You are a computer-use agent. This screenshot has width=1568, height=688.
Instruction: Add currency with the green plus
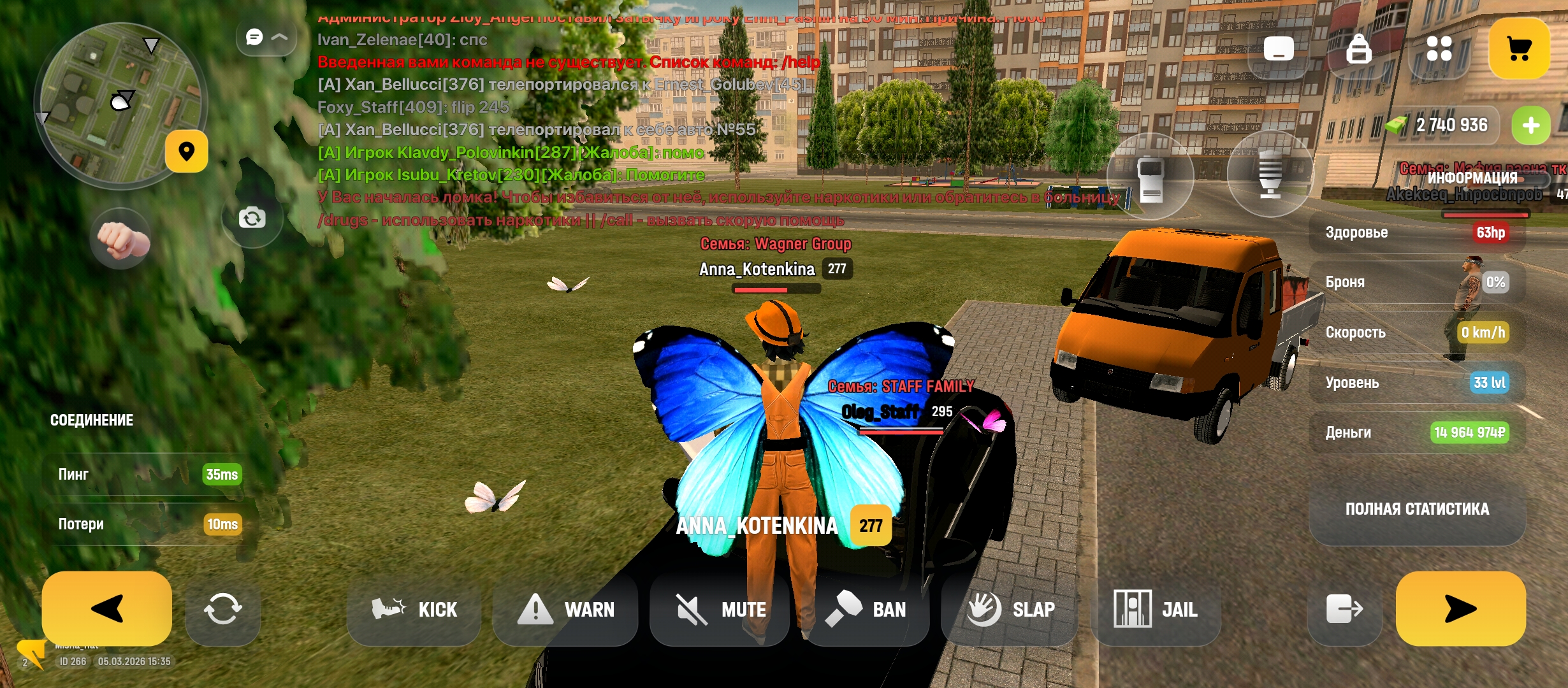tap(1531, 125)
